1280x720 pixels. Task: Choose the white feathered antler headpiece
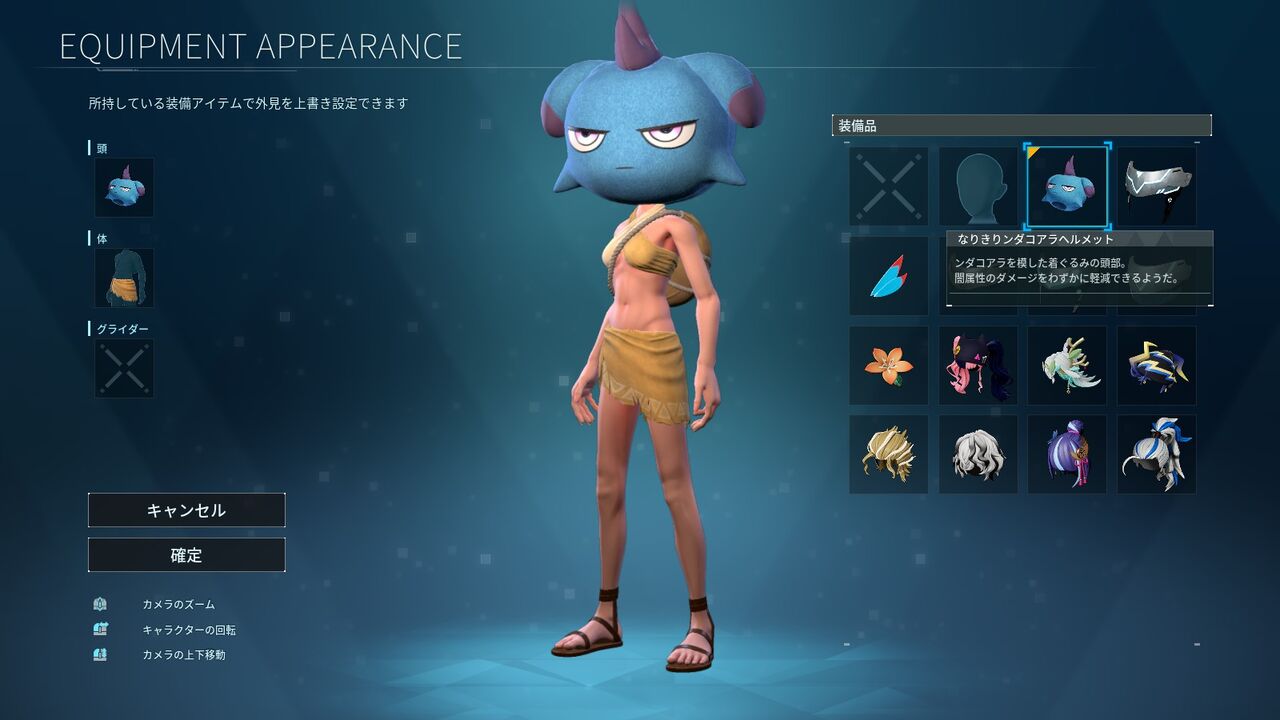point(1067,365)
